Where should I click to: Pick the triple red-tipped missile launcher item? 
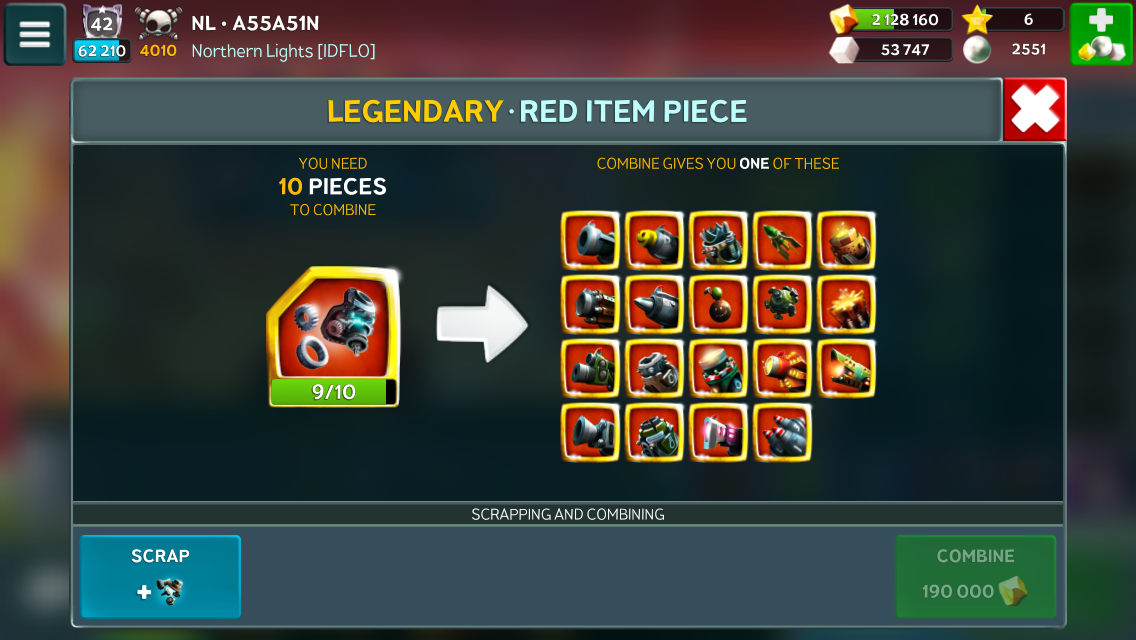pos(782,432)
